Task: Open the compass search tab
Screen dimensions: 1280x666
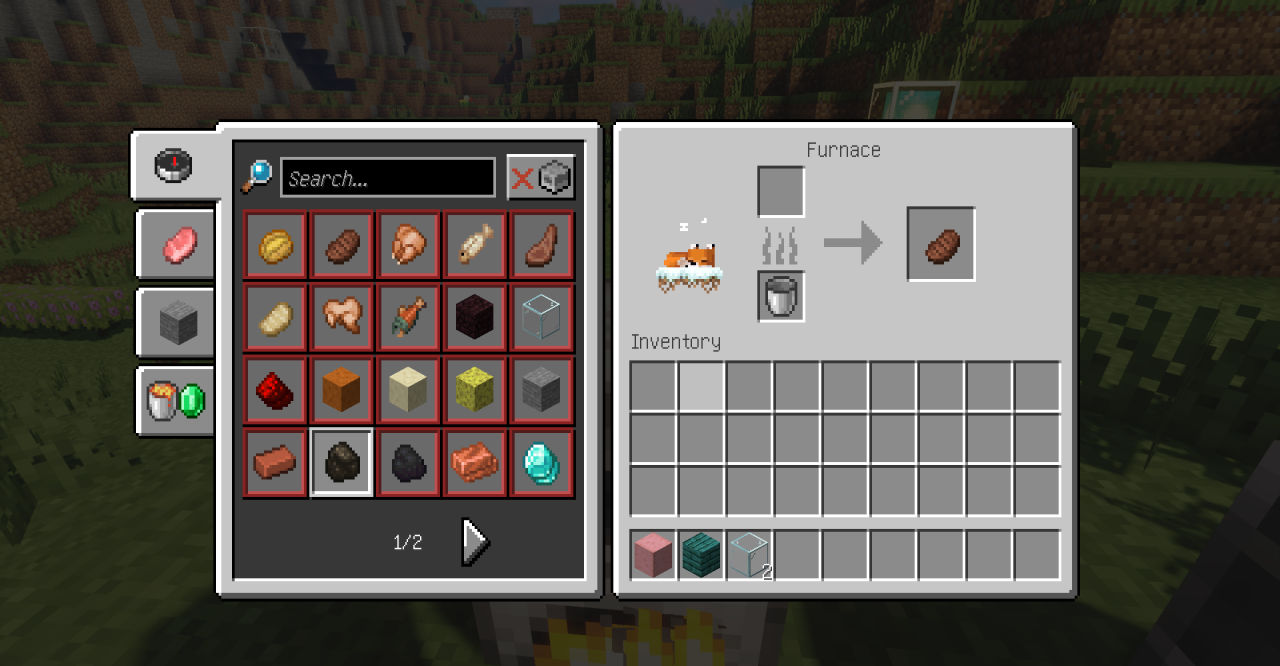Action: [174, 165]
